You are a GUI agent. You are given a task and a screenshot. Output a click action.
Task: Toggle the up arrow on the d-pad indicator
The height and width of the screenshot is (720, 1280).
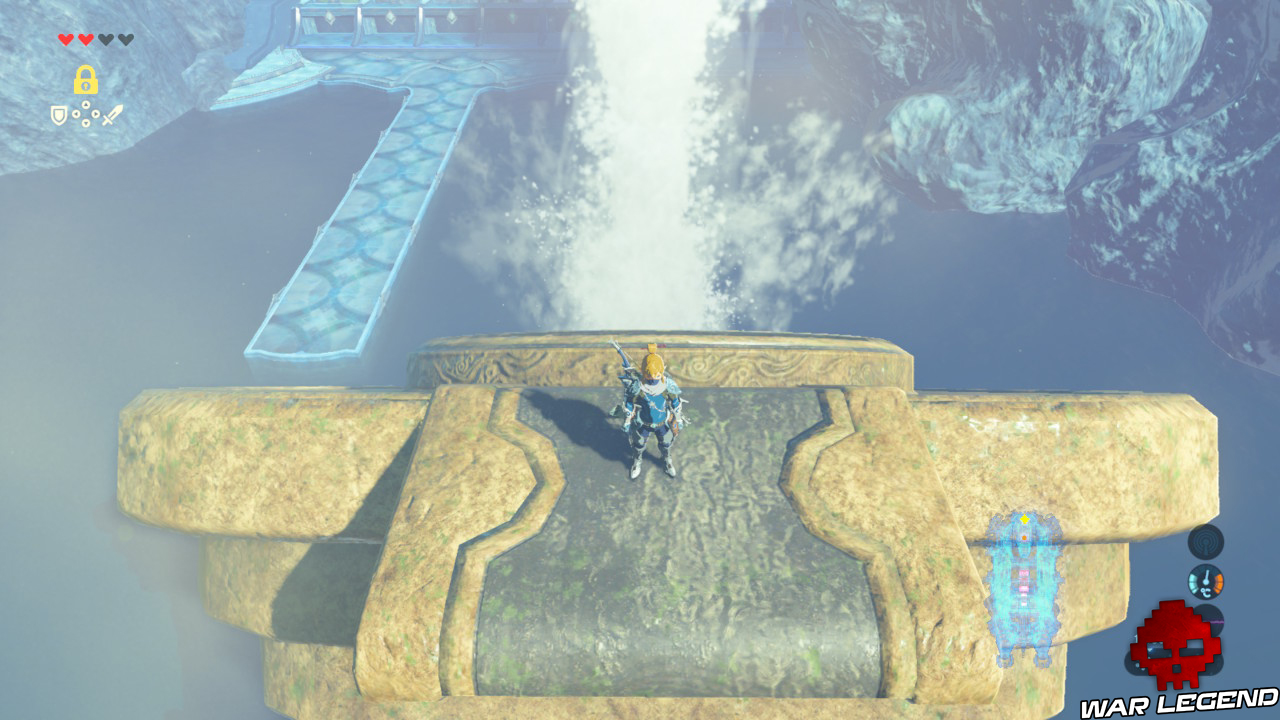85,103
